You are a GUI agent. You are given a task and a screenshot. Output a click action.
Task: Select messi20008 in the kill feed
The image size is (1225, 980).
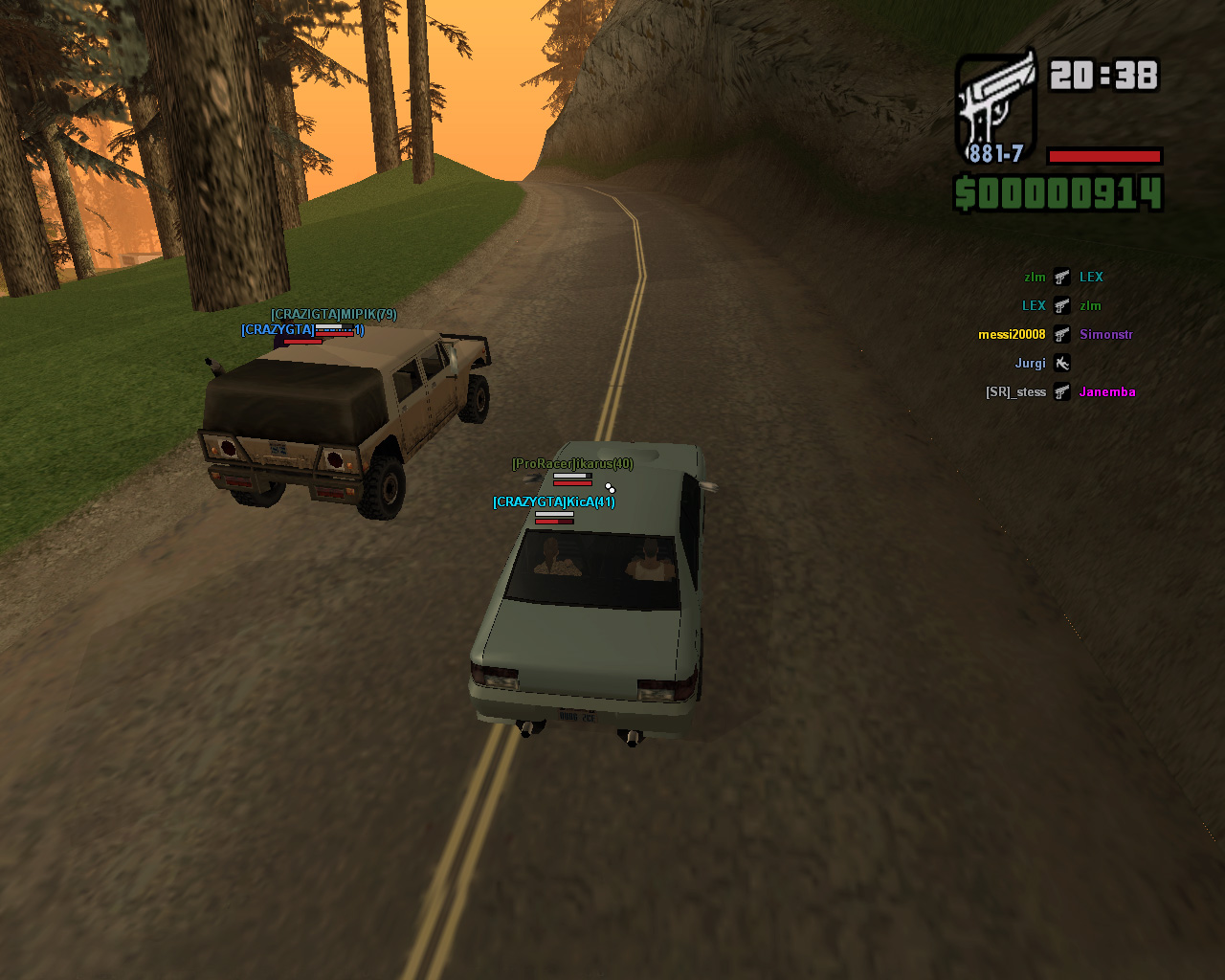pos(1012,335)
